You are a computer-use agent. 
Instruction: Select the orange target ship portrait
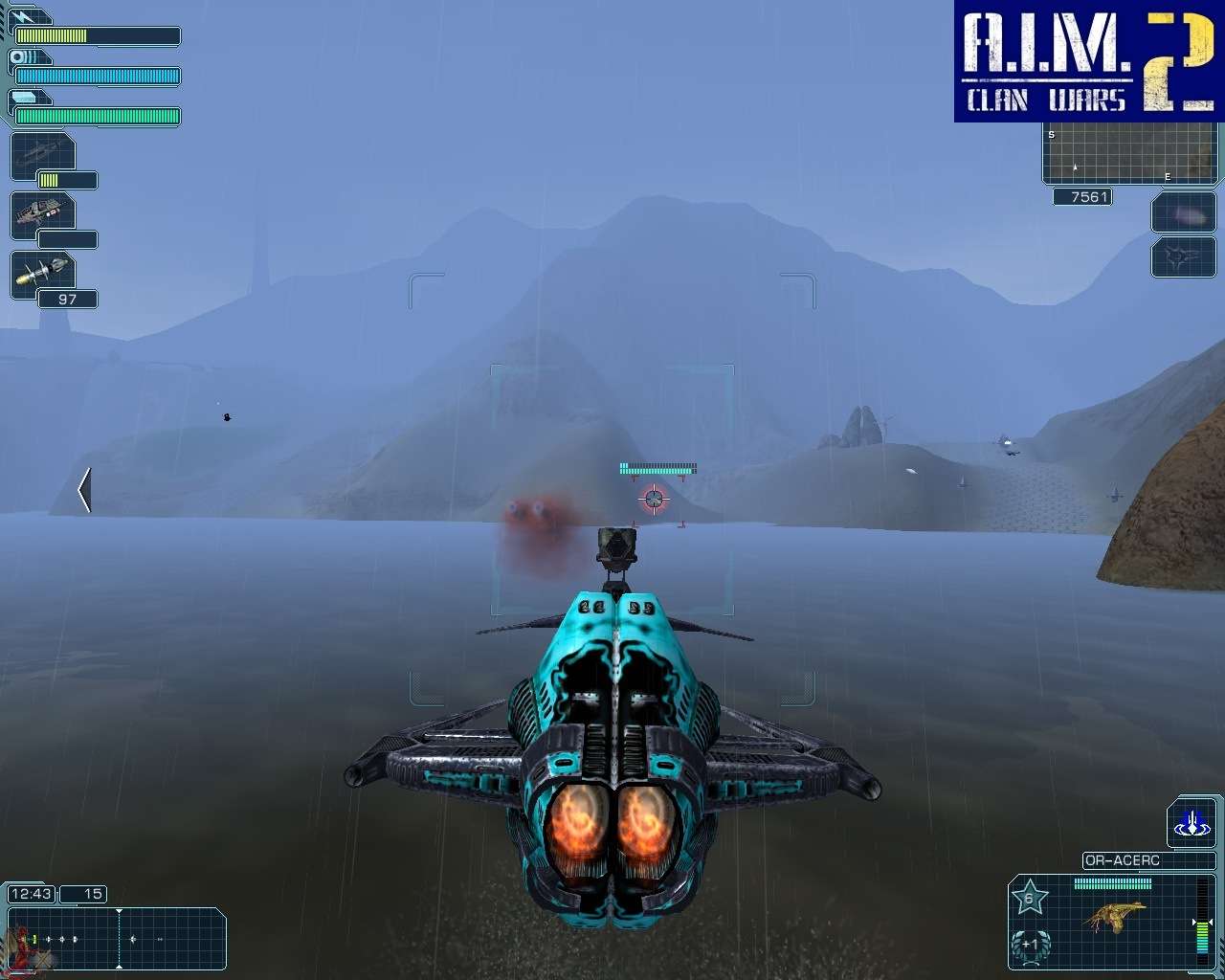pos(1117,917)
